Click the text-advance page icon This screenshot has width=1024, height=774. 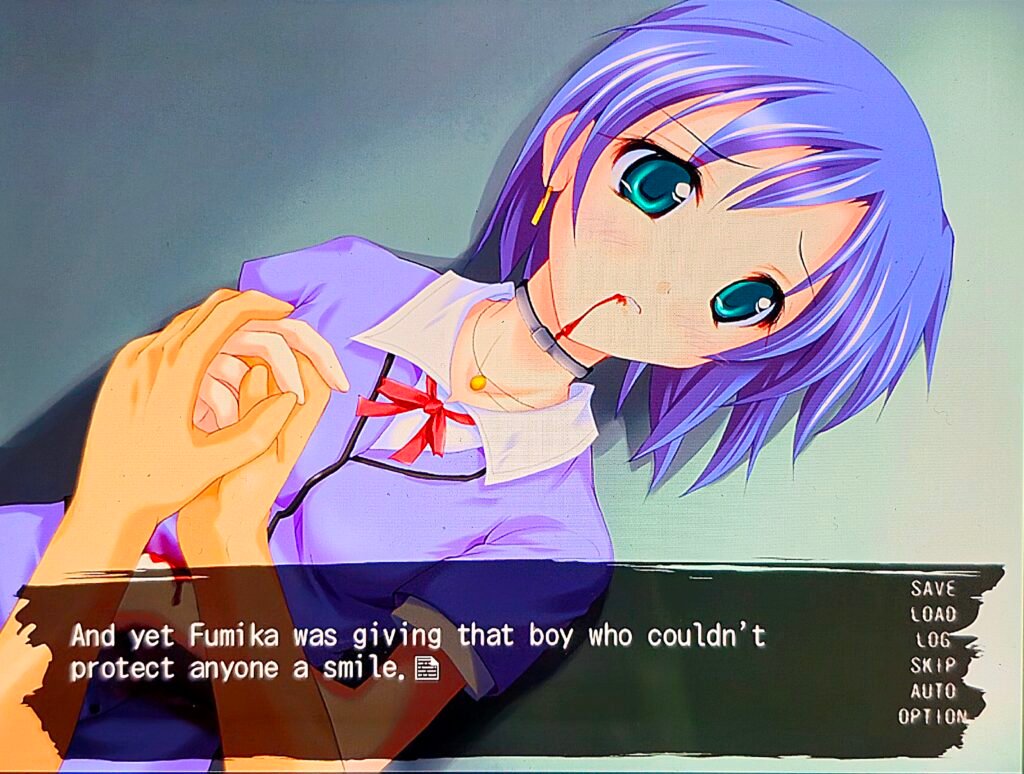(x=427, y=667)
